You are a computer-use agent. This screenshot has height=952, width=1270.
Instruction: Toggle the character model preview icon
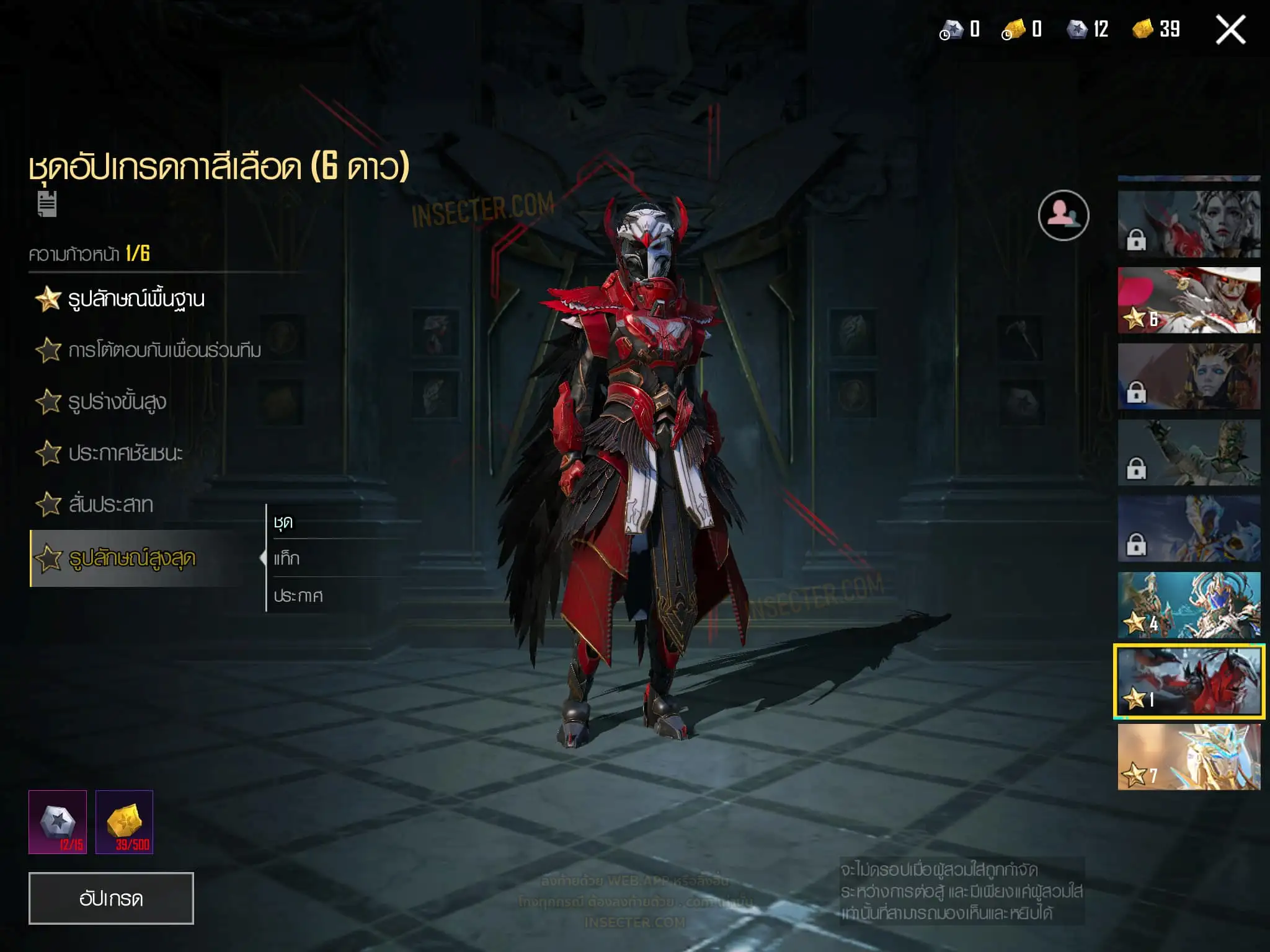1064,215
